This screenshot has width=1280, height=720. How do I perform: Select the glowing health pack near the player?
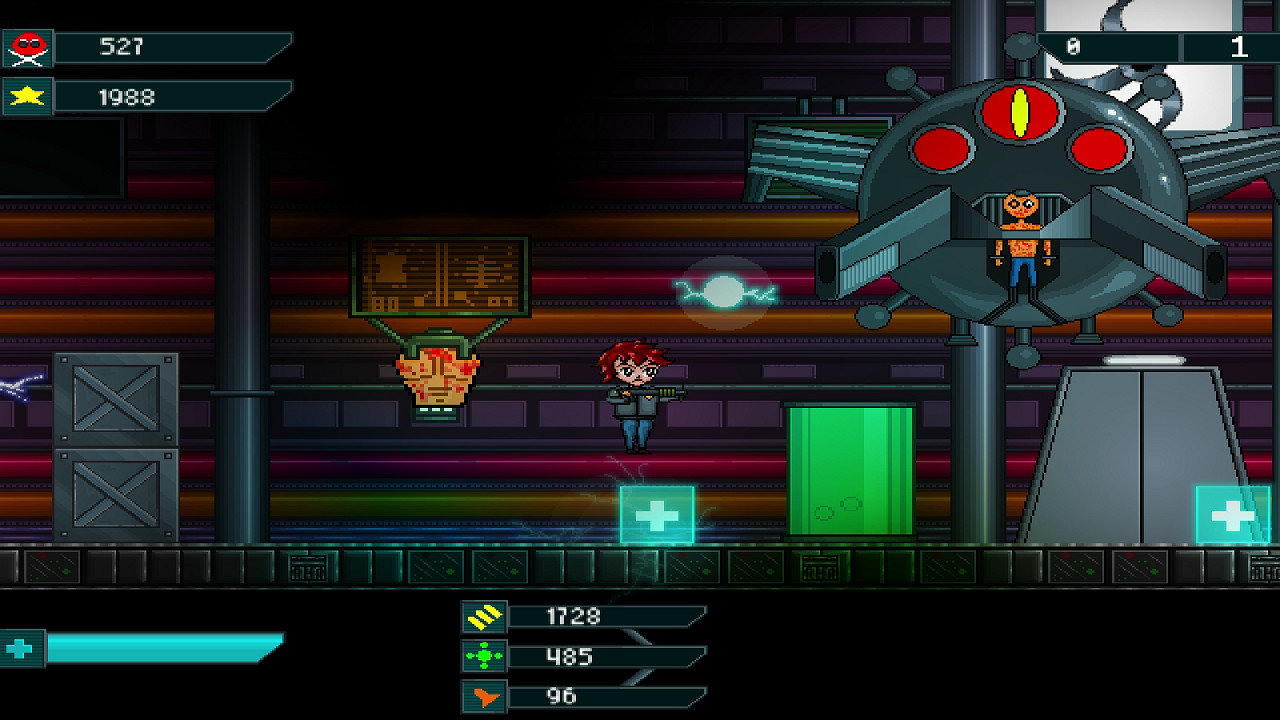pyautogui.click(x=658, y=514)
